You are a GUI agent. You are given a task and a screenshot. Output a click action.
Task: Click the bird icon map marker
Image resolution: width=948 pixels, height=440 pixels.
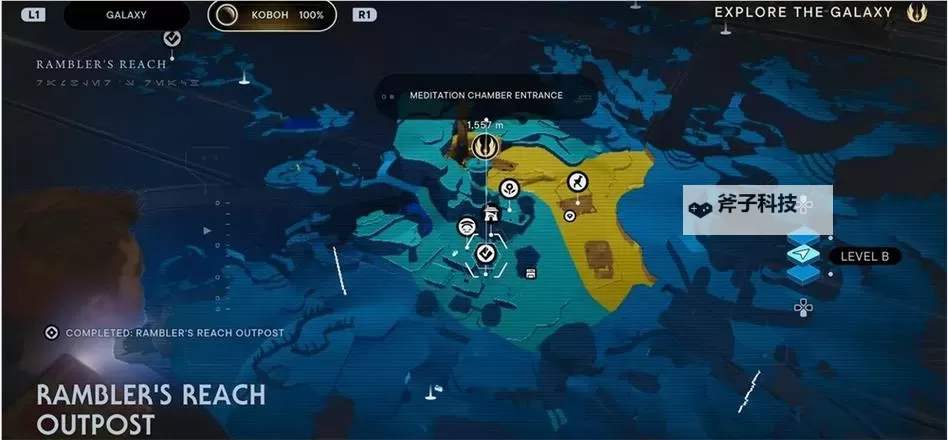pos(577,181)
